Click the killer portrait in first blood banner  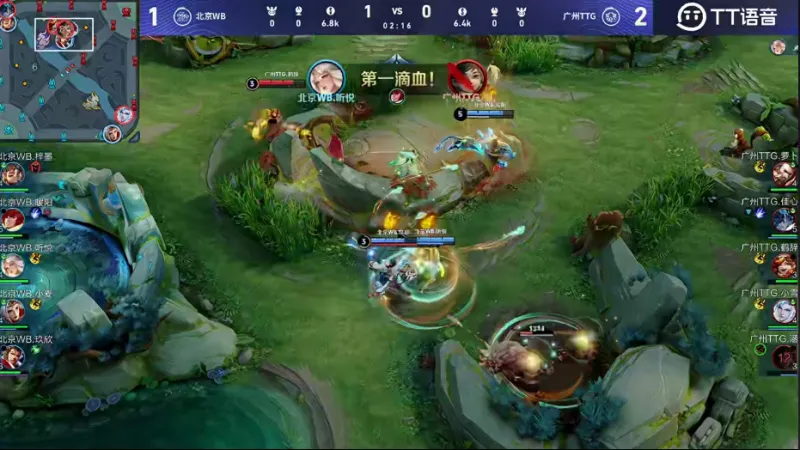point(326,78)
